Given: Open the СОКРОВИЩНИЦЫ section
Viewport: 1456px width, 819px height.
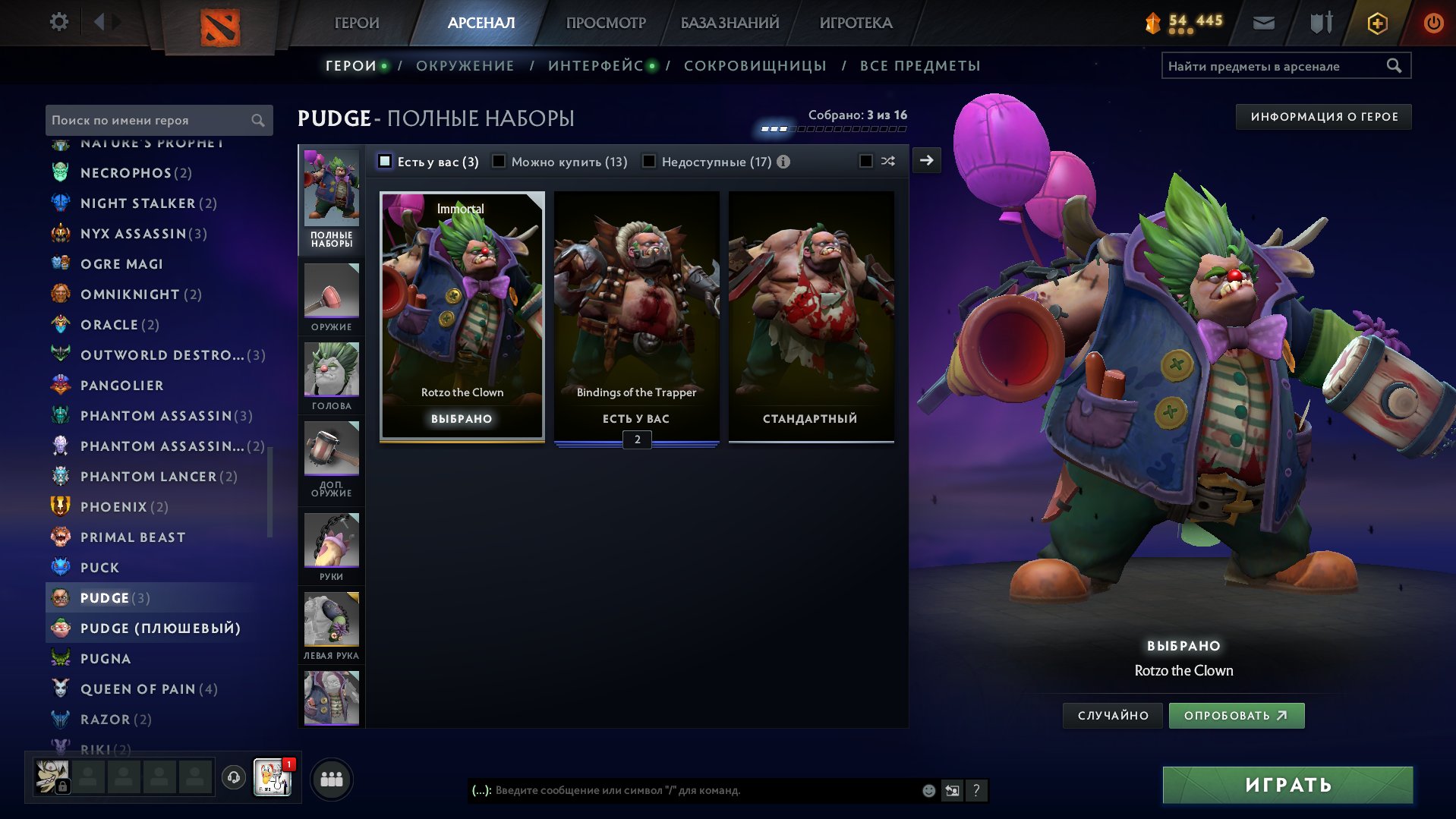Looking at the screenshot, I should pos(755,65).
